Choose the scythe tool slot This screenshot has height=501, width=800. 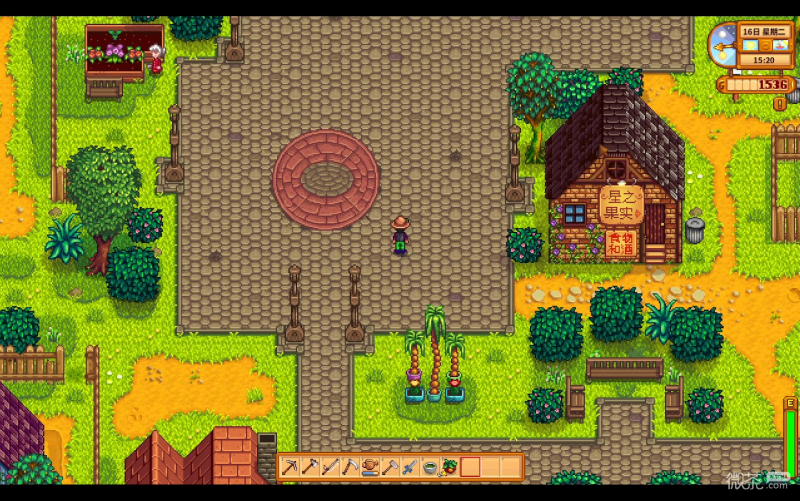tap(350, 466)
